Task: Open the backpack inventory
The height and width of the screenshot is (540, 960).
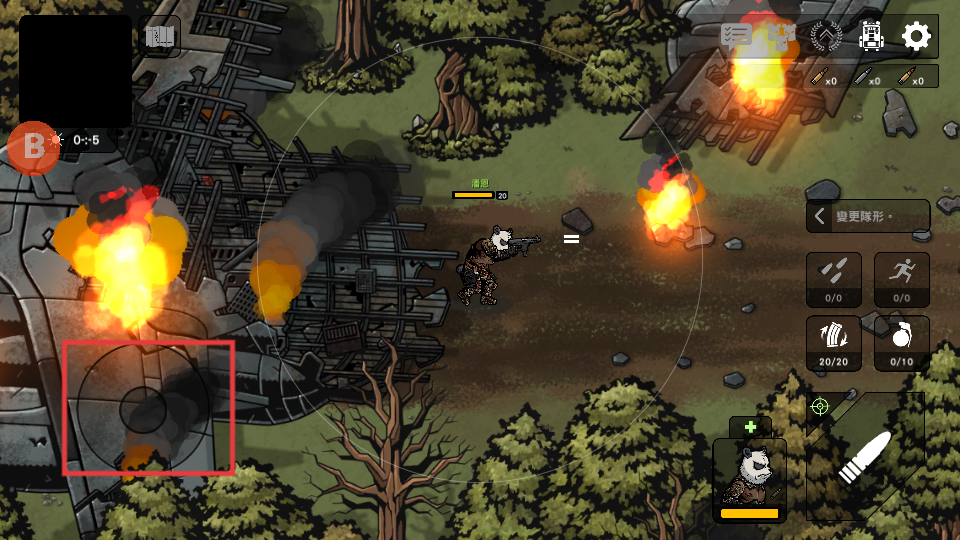Action: (871, 37)
